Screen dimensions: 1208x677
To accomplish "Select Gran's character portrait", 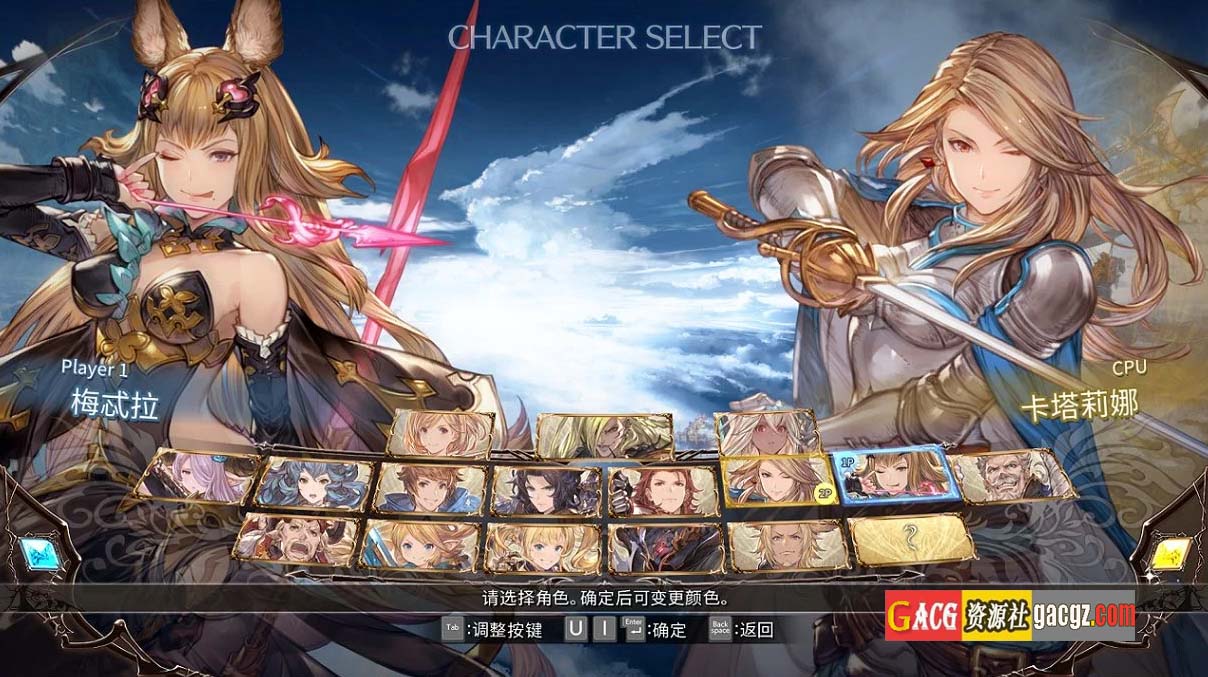I will click(430, 489).
